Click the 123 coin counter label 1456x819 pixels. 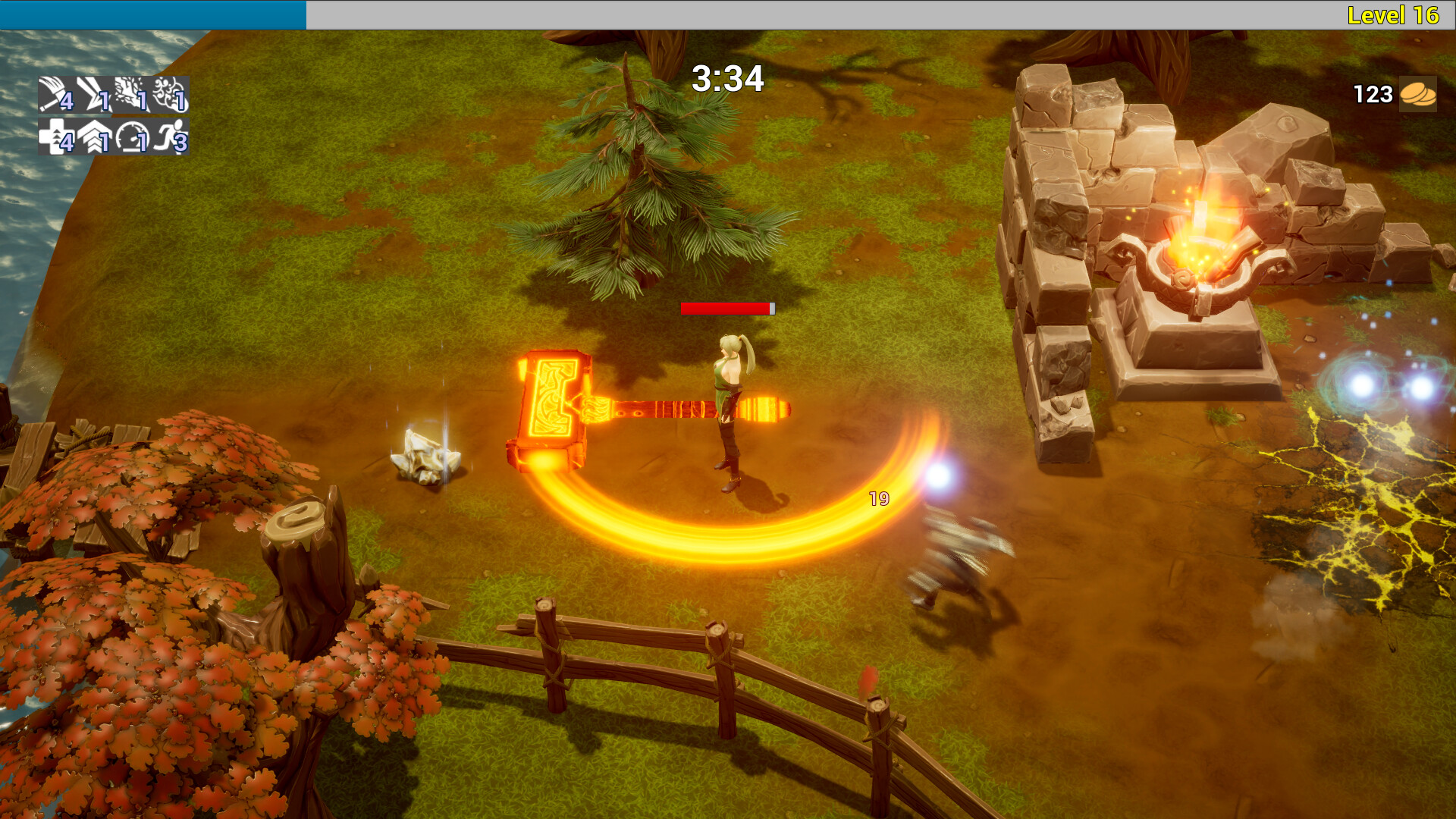click(x=1373, y=96)
